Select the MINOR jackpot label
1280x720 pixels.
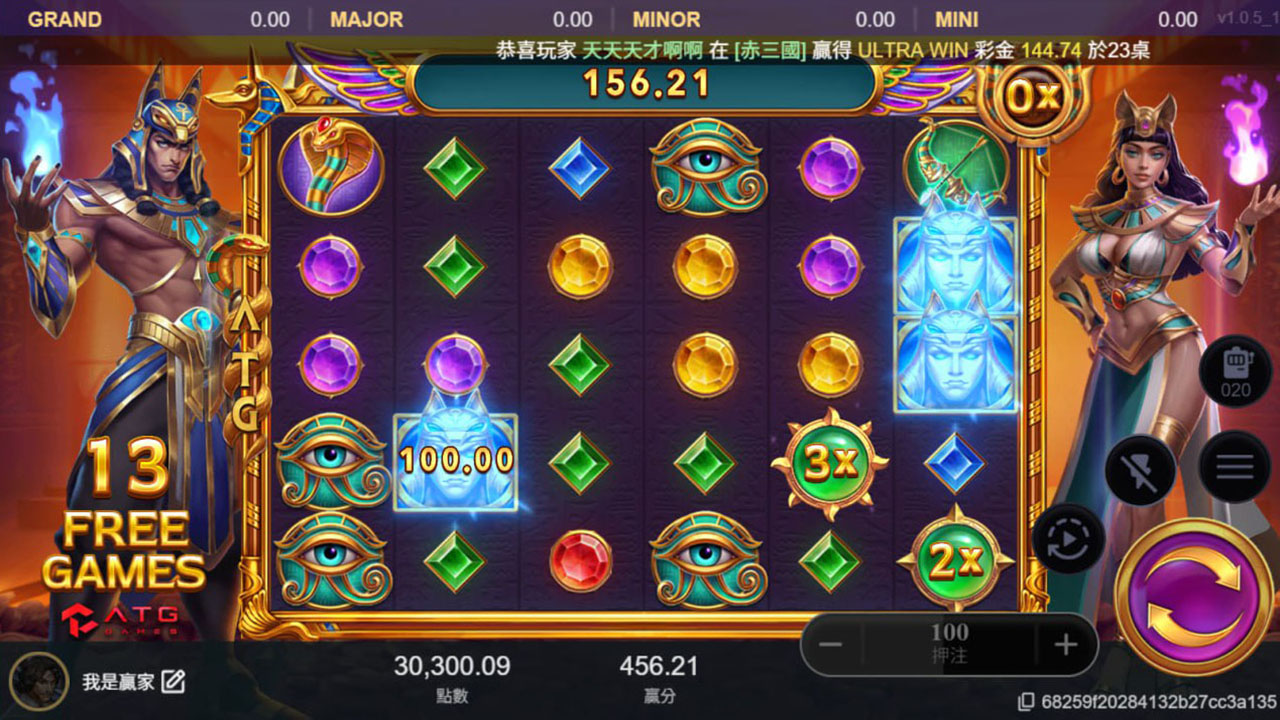666,19
